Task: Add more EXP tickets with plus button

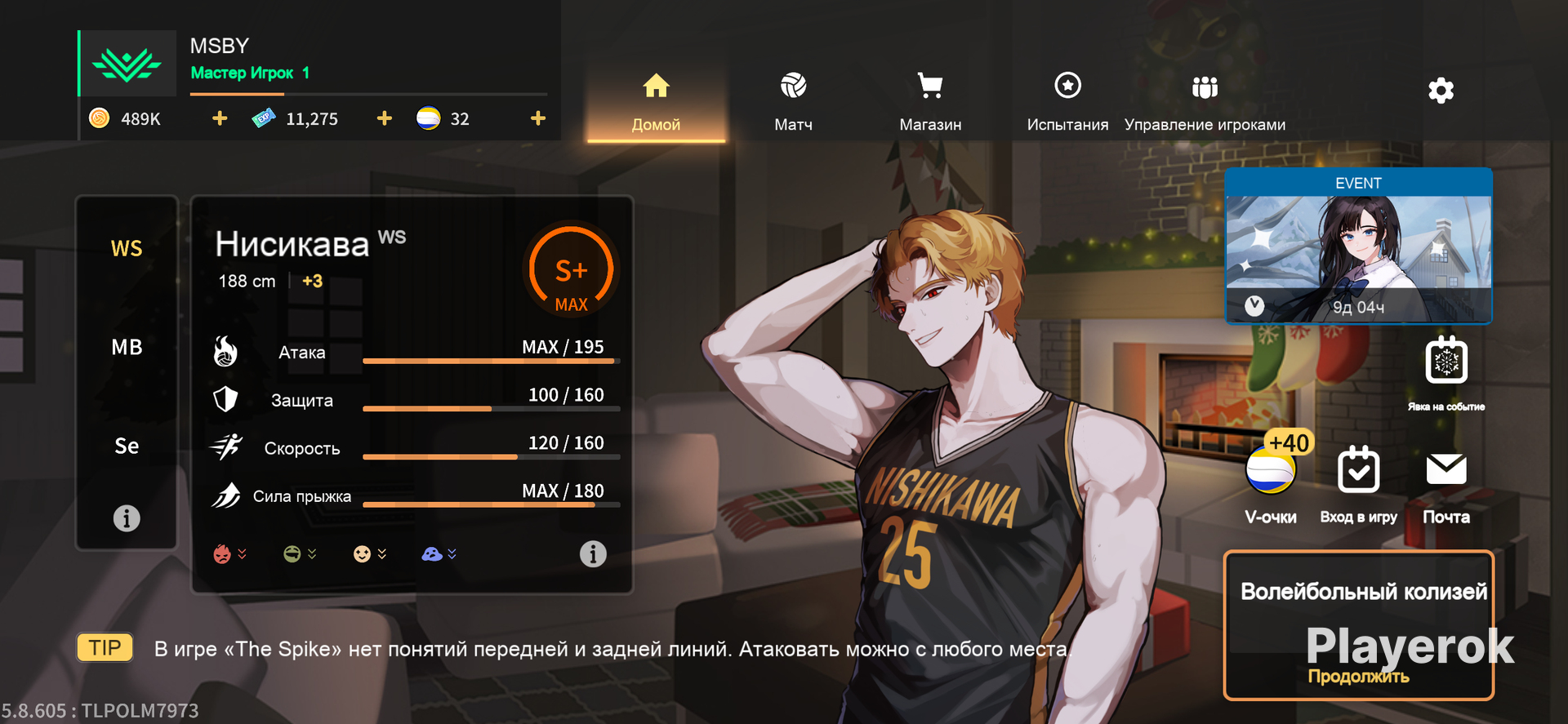Action: tap(385, 119)
